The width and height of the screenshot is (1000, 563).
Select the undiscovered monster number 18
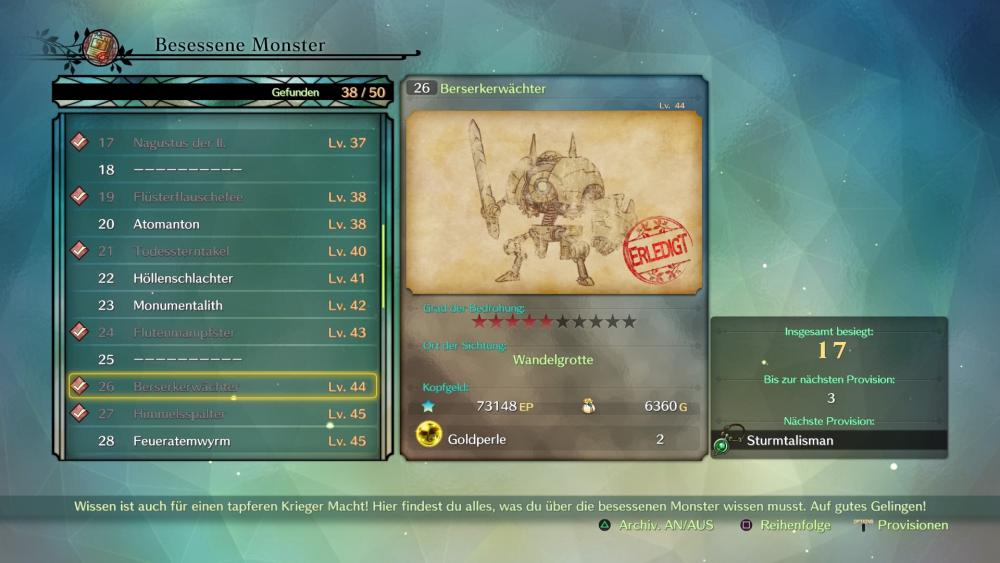222,170
